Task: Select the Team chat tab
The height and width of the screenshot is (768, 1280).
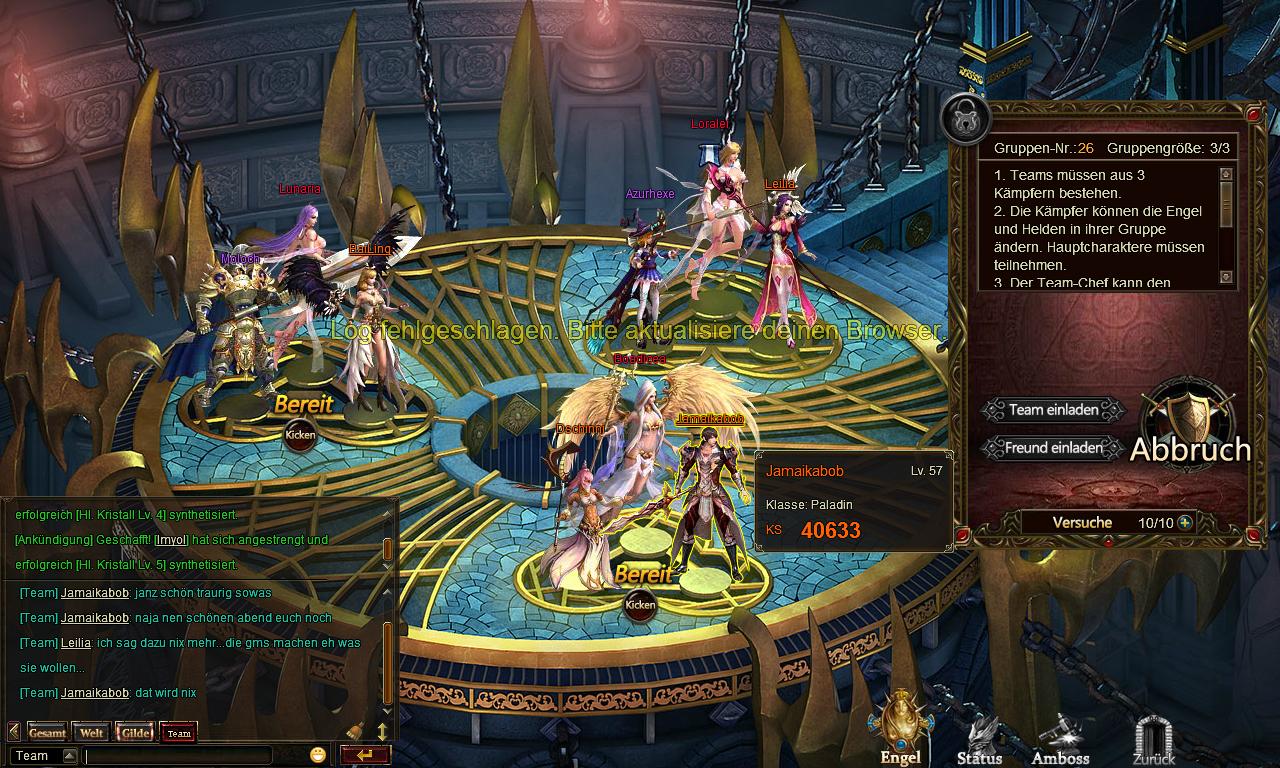Action: [179, 733]
